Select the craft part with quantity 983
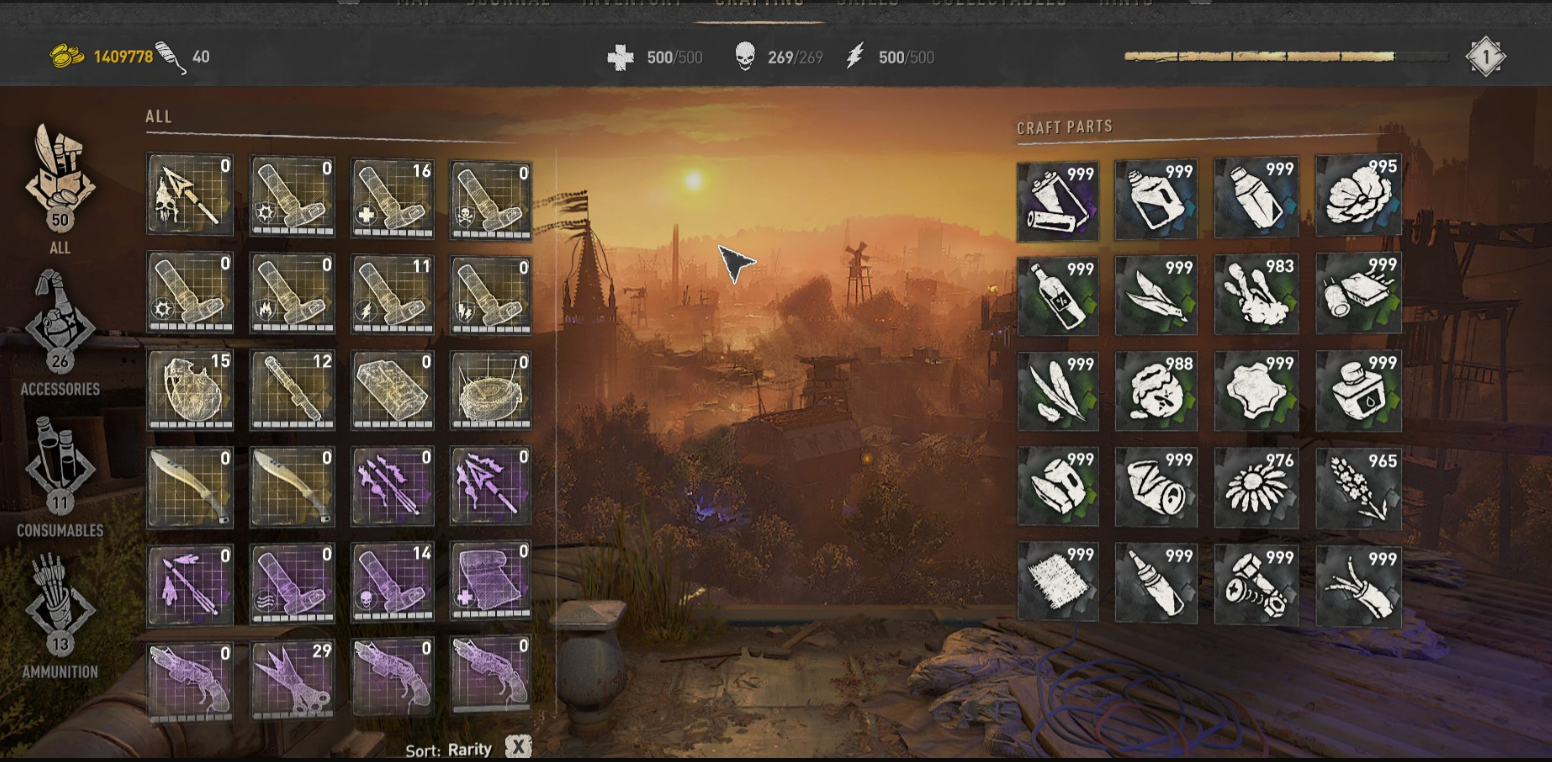The image size is (1552, 762). (1255, 294)
